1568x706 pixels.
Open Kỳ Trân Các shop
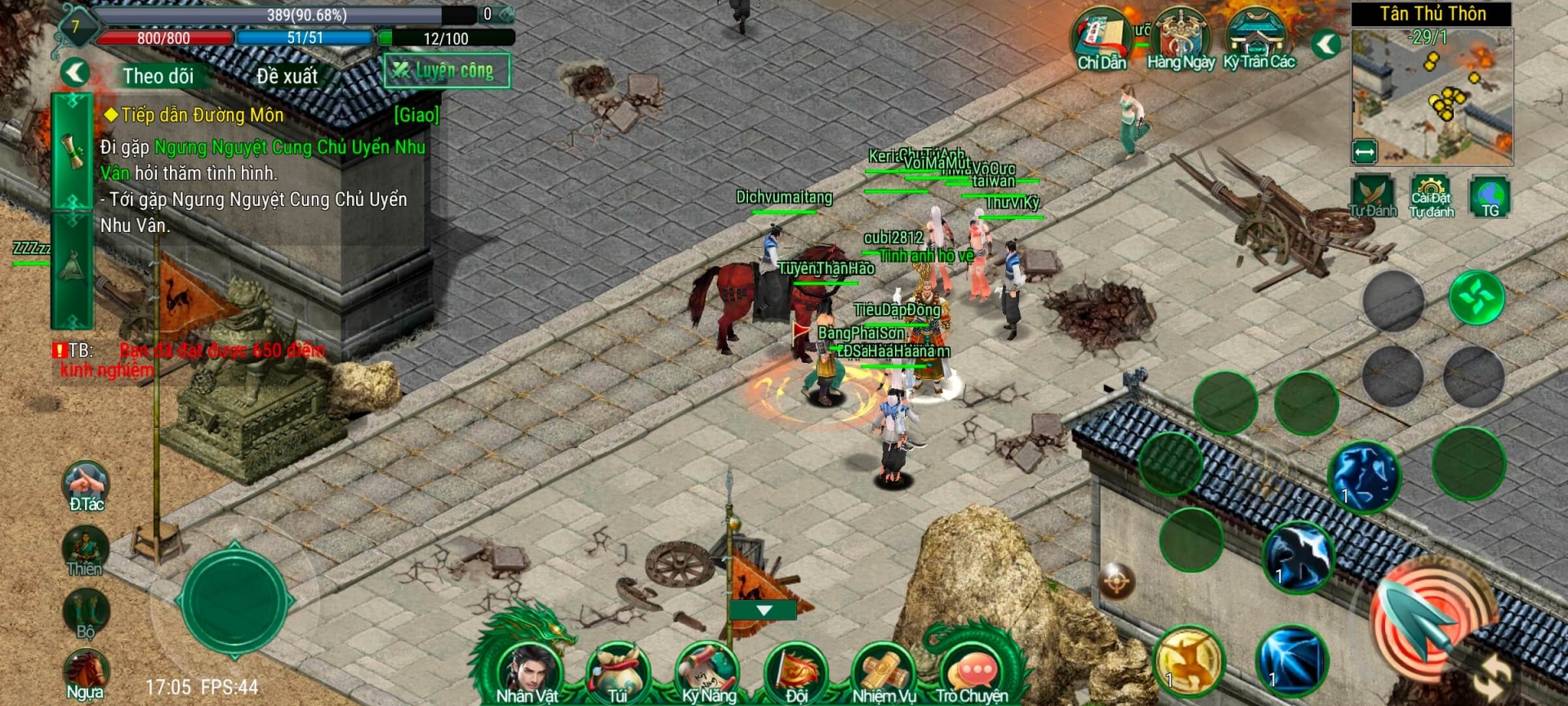pos(1258,39)
